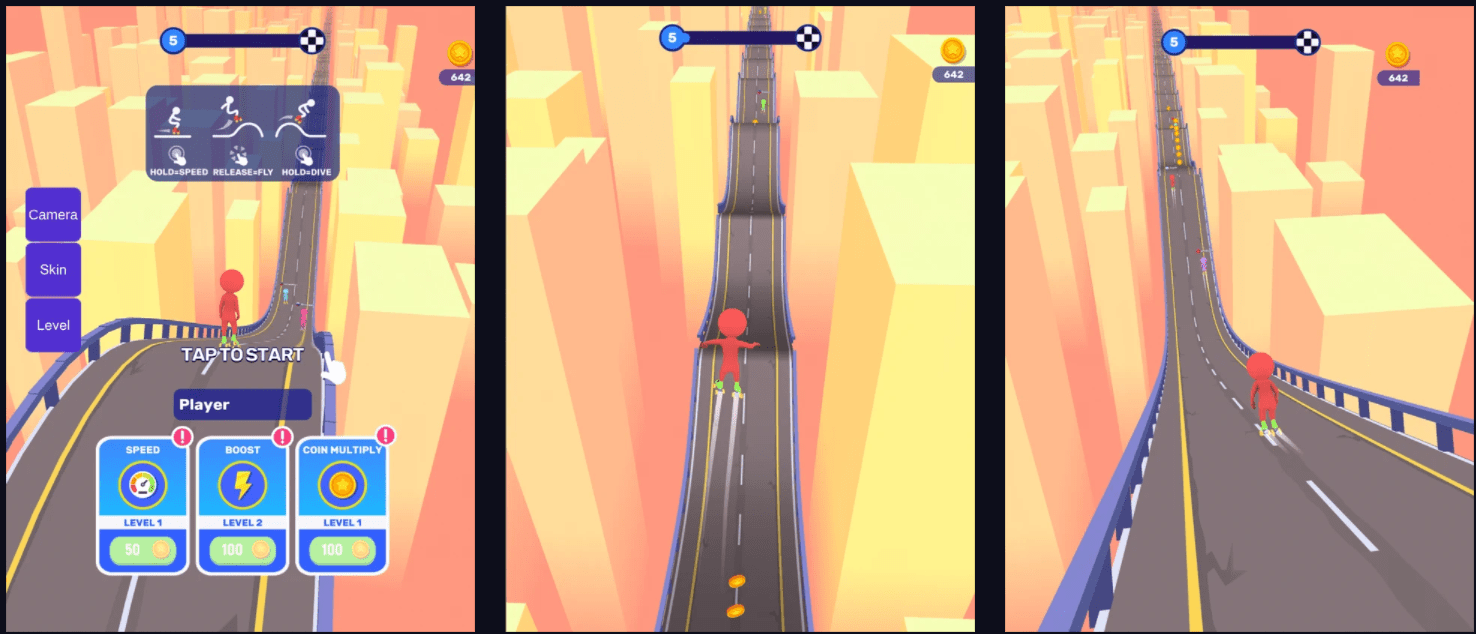The image size is (1476, 634).
Task: Open the Level select button
Action: (x=53, y=325)
